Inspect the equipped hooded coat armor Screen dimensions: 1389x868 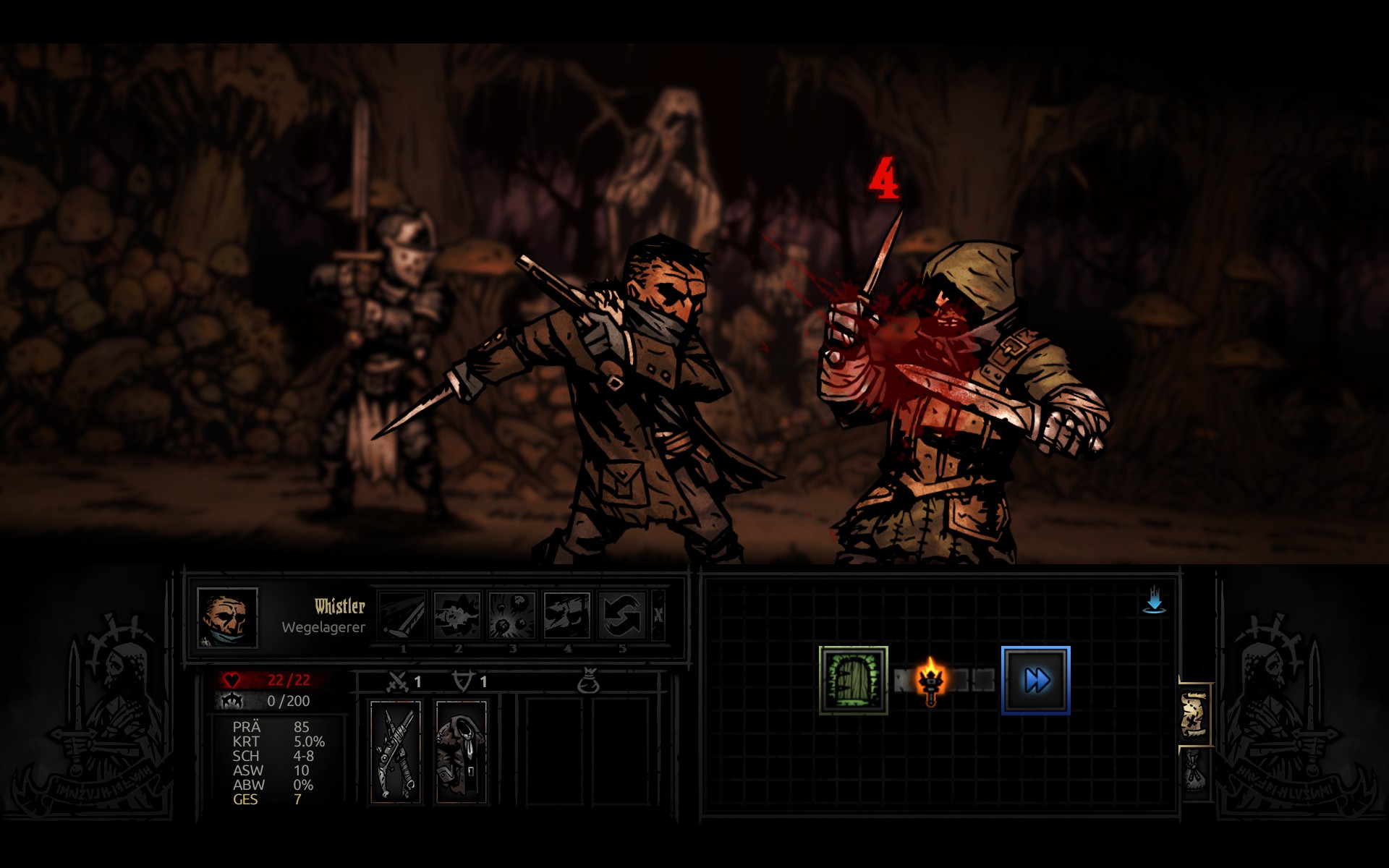pyautogui.click(x=461, y=752)
